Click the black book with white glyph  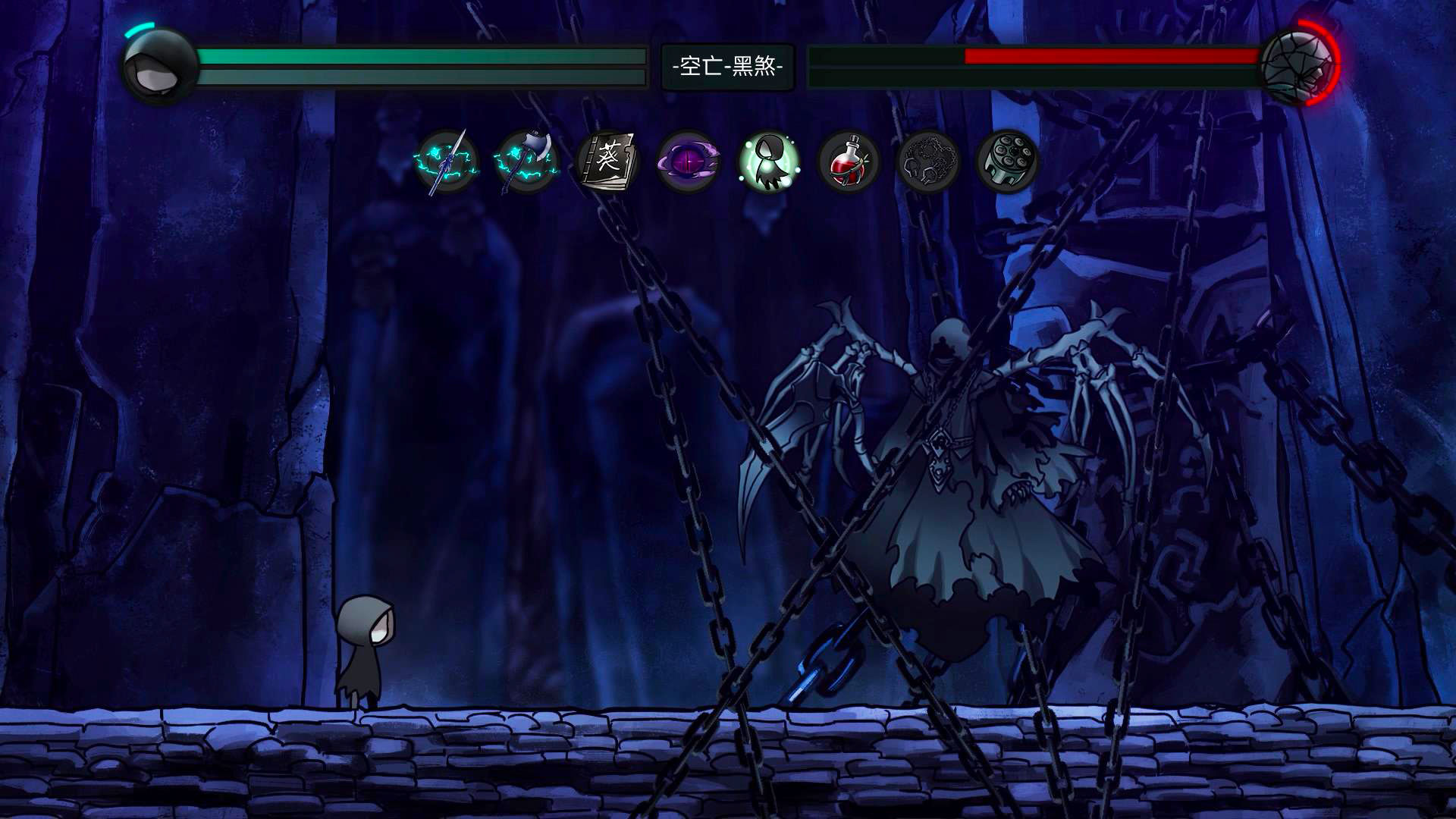608,162
